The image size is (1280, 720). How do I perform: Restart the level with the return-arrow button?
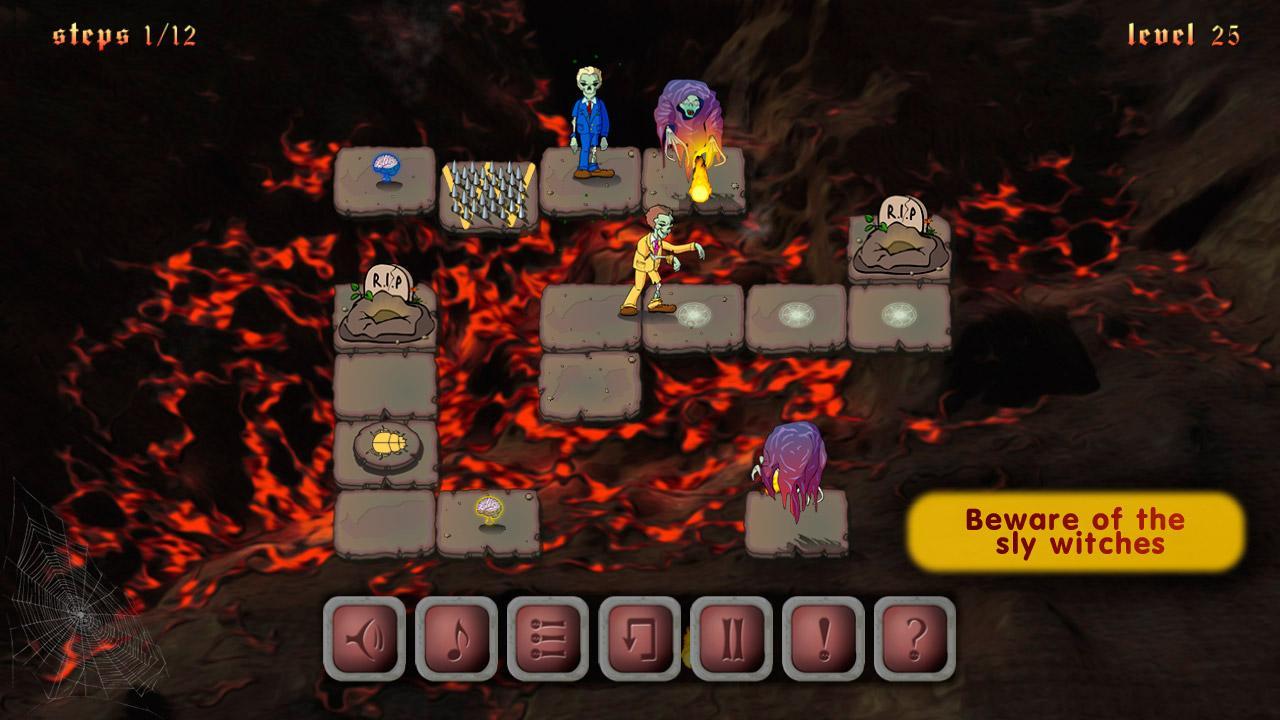(640, 638)
